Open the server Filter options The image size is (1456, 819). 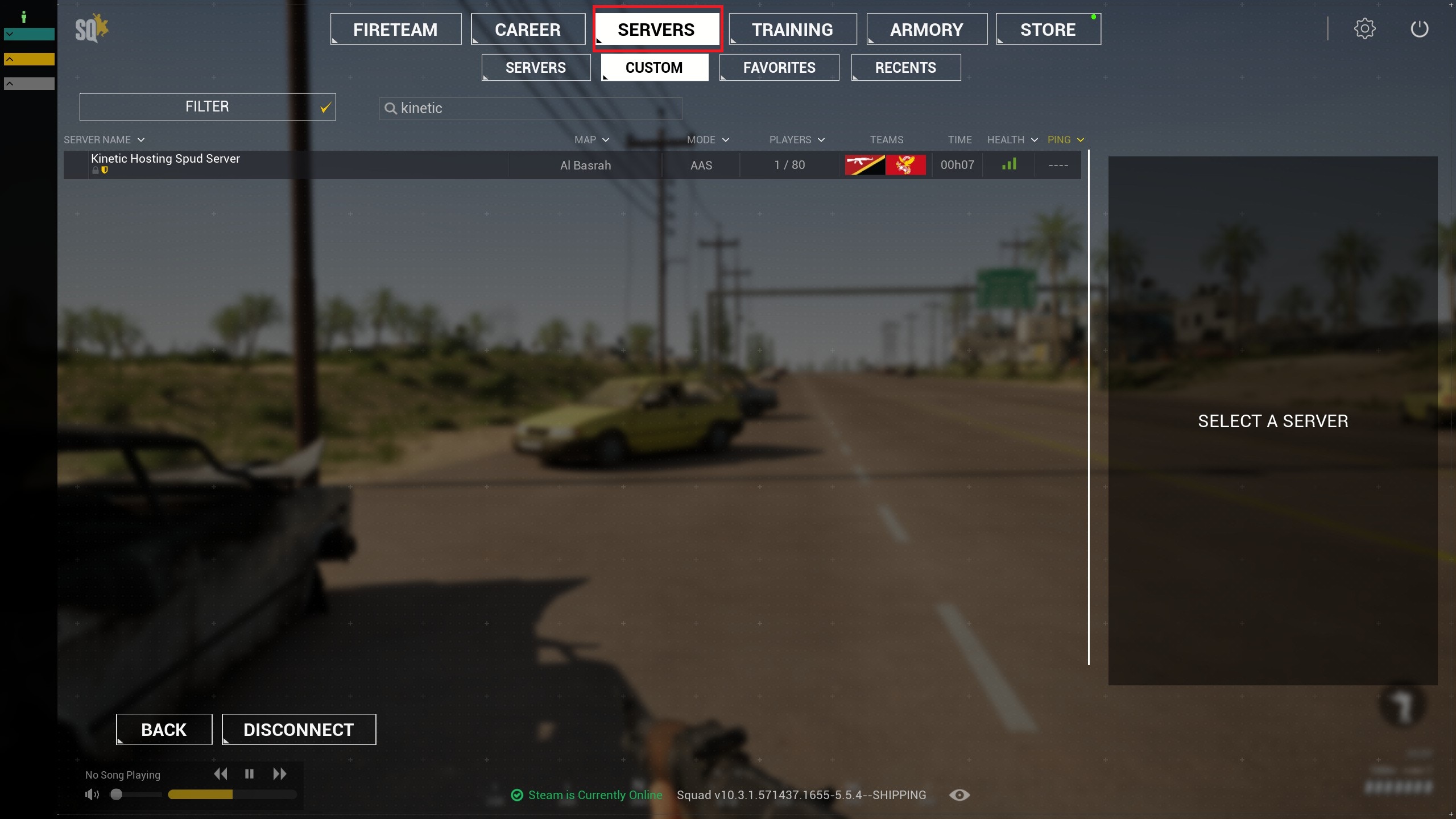[207, 107]
